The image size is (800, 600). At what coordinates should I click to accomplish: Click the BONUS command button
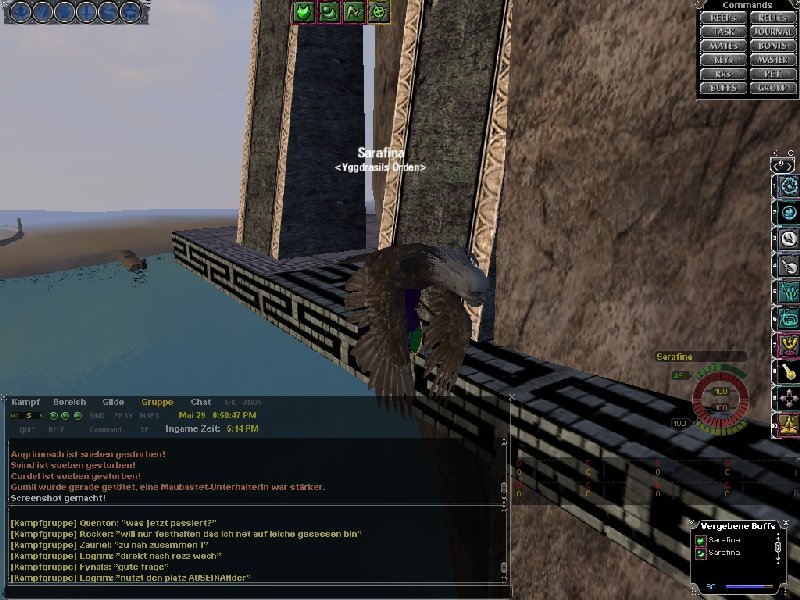pos(773,46)
